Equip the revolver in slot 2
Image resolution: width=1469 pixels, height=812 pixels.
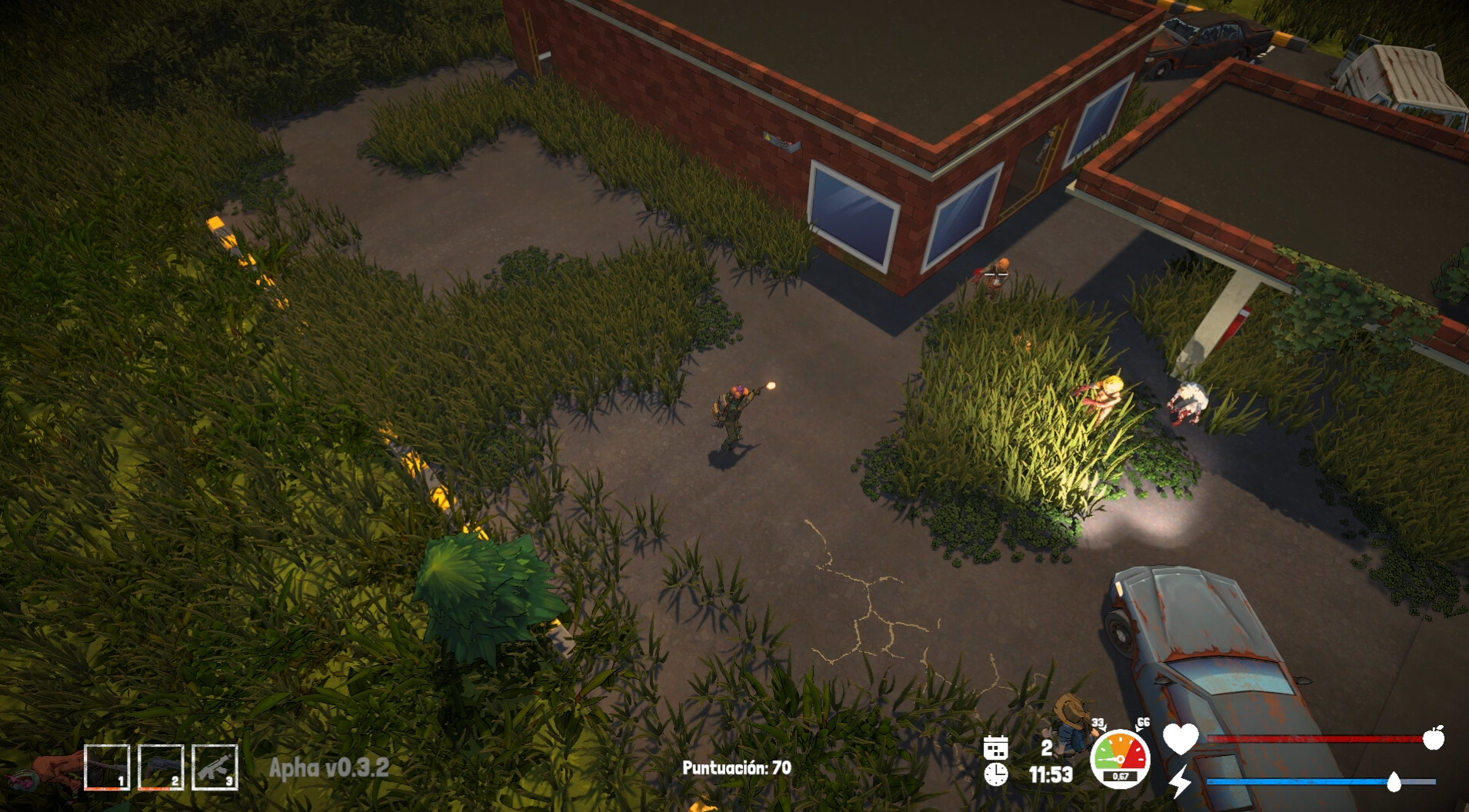coord(161,767)
